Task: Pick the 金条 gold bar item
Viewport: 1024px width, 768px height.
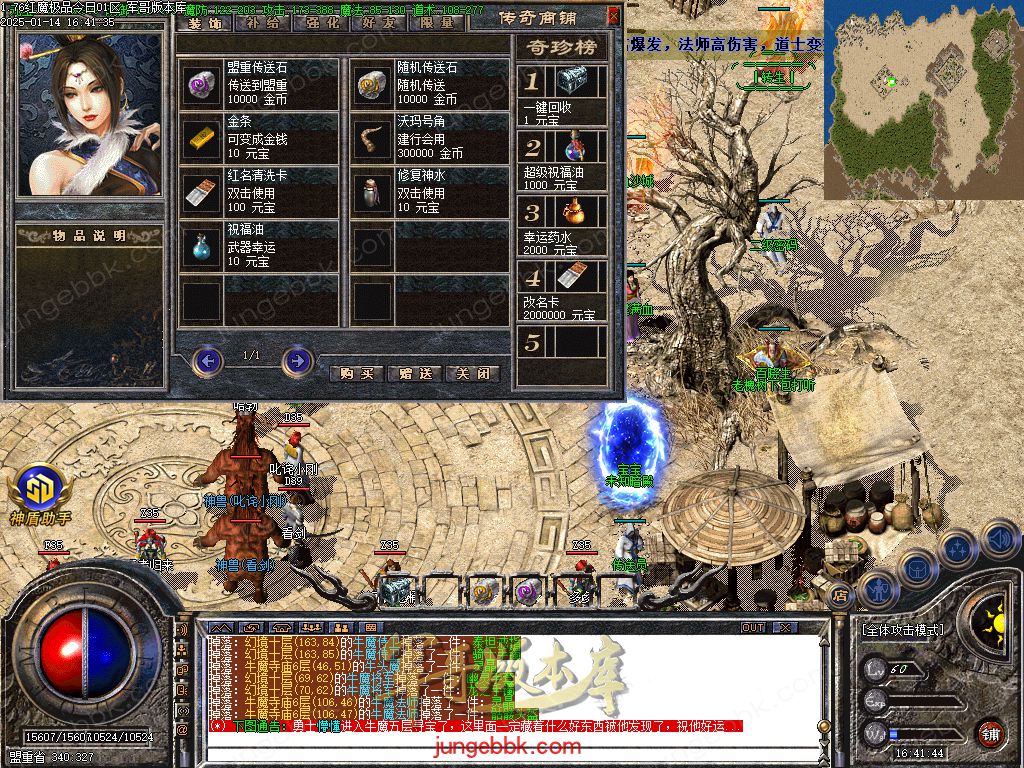Action: click(202, 138)
